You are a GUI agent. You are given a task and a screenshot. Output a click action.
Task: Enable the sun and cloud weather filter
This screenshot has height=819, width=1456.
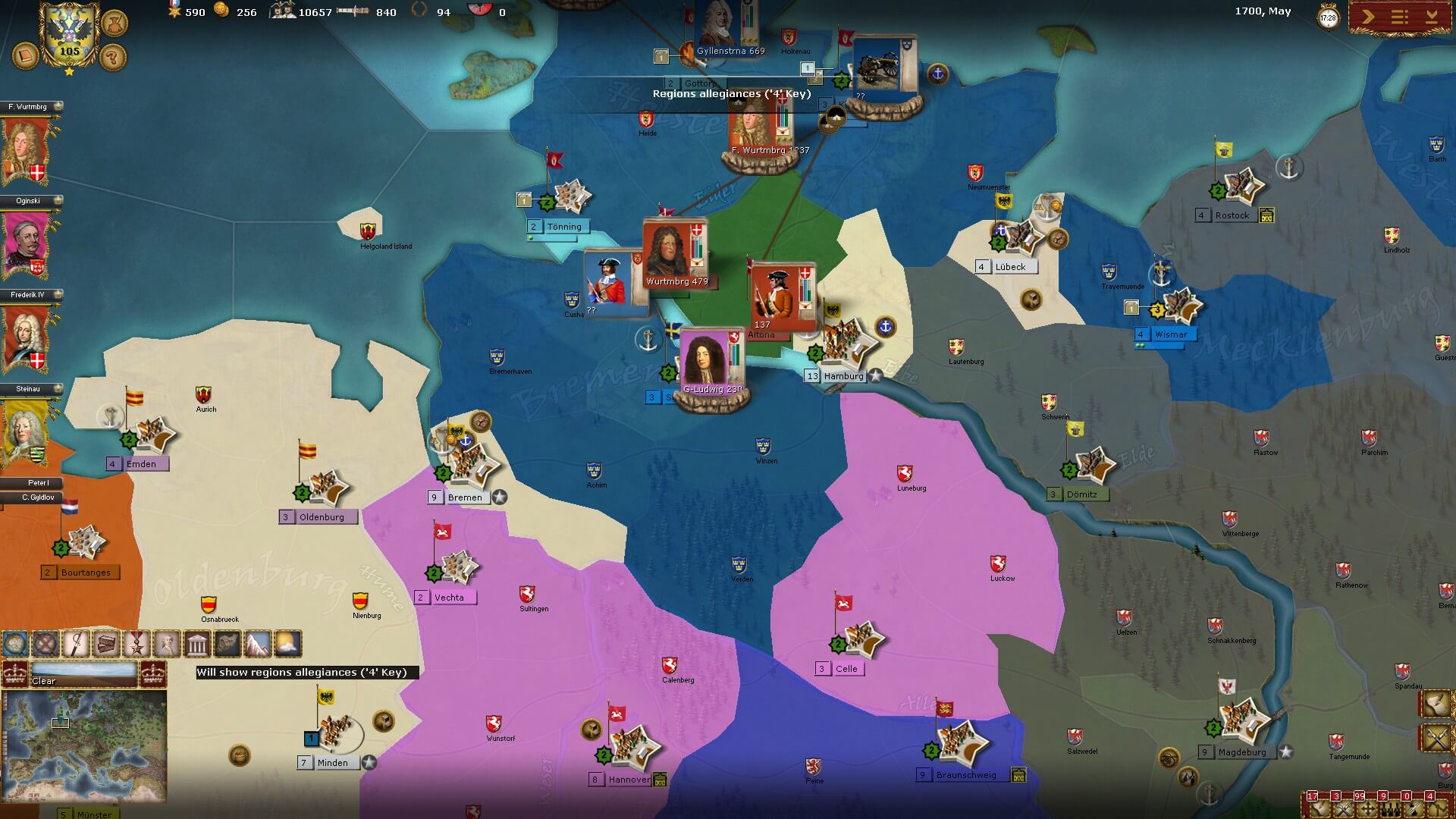pyautogui.click(x=288, y=644)
